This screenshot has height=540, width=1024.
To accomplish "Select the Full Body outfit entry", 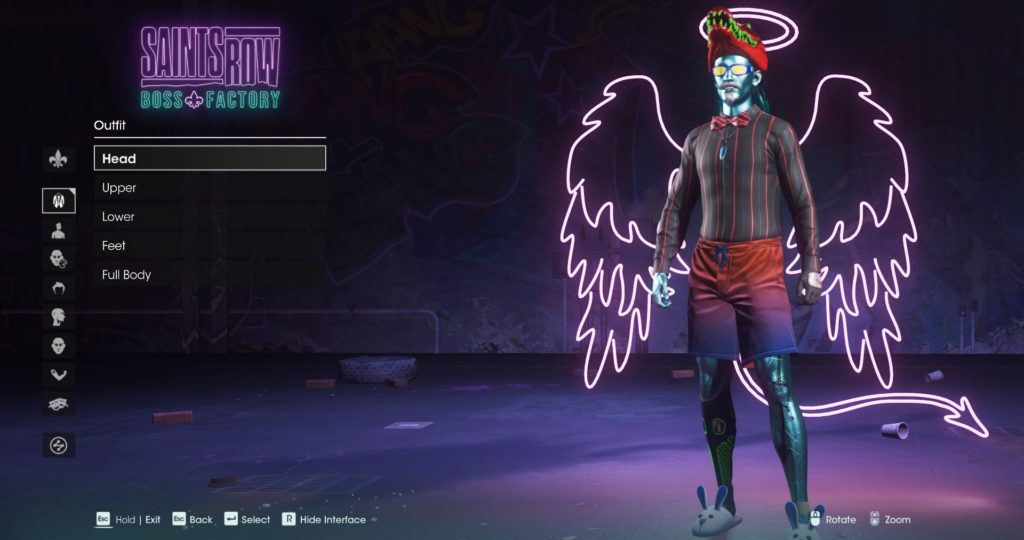I will pos(209,275).
